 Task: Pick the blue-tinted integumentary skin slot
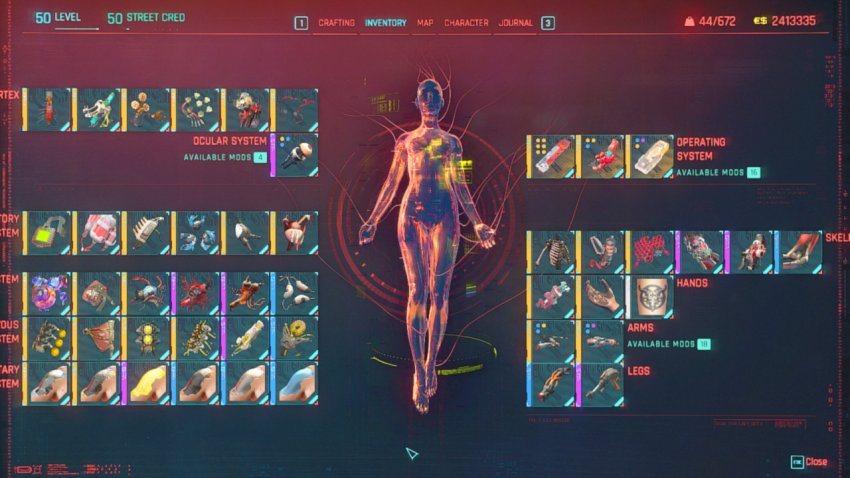point(294,383)
